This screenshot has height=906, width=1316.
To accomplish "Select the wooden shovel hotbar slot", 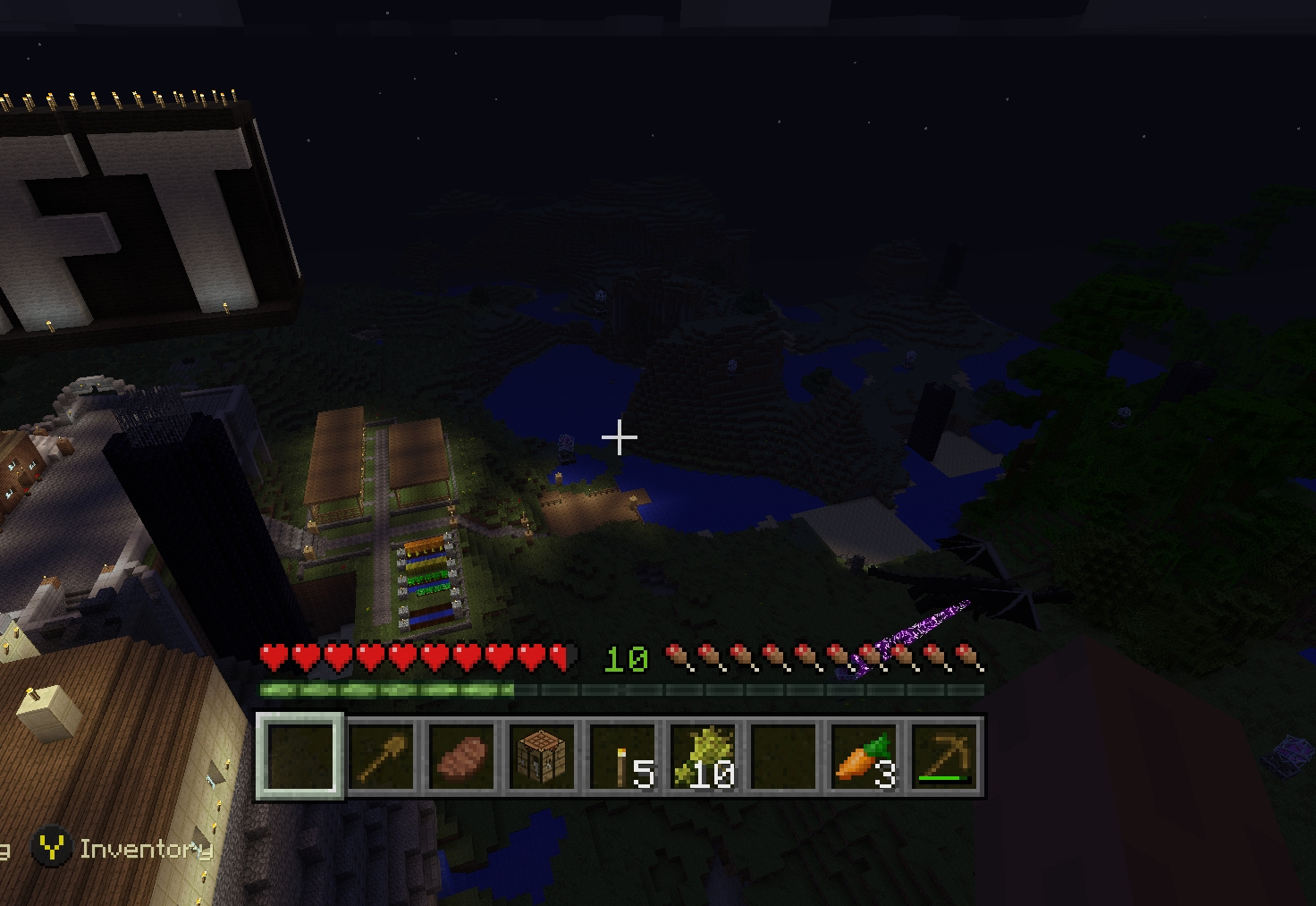I will [x=381, y=757].
